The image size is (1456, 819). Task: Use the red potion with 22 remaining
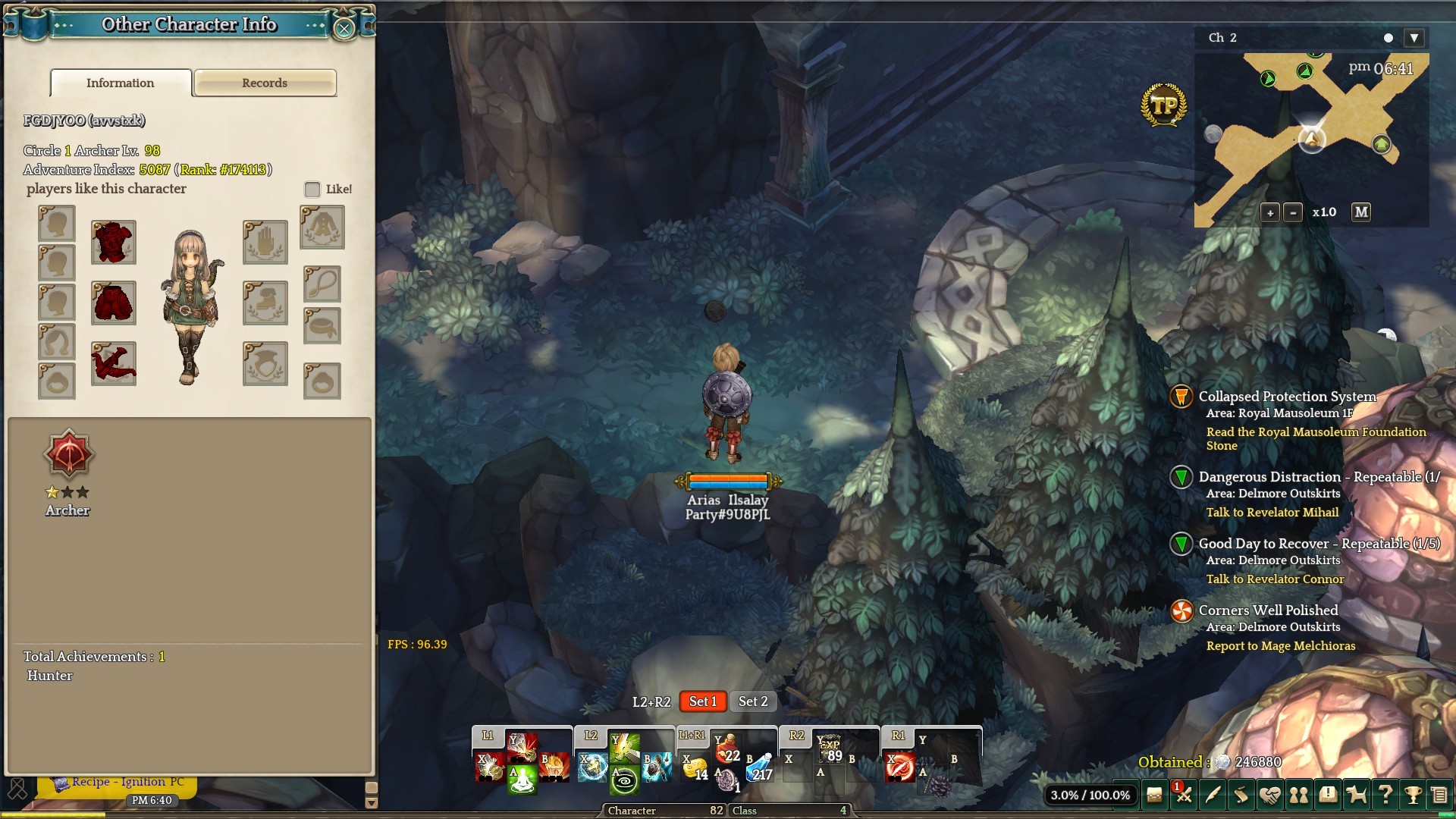[726, 750]
